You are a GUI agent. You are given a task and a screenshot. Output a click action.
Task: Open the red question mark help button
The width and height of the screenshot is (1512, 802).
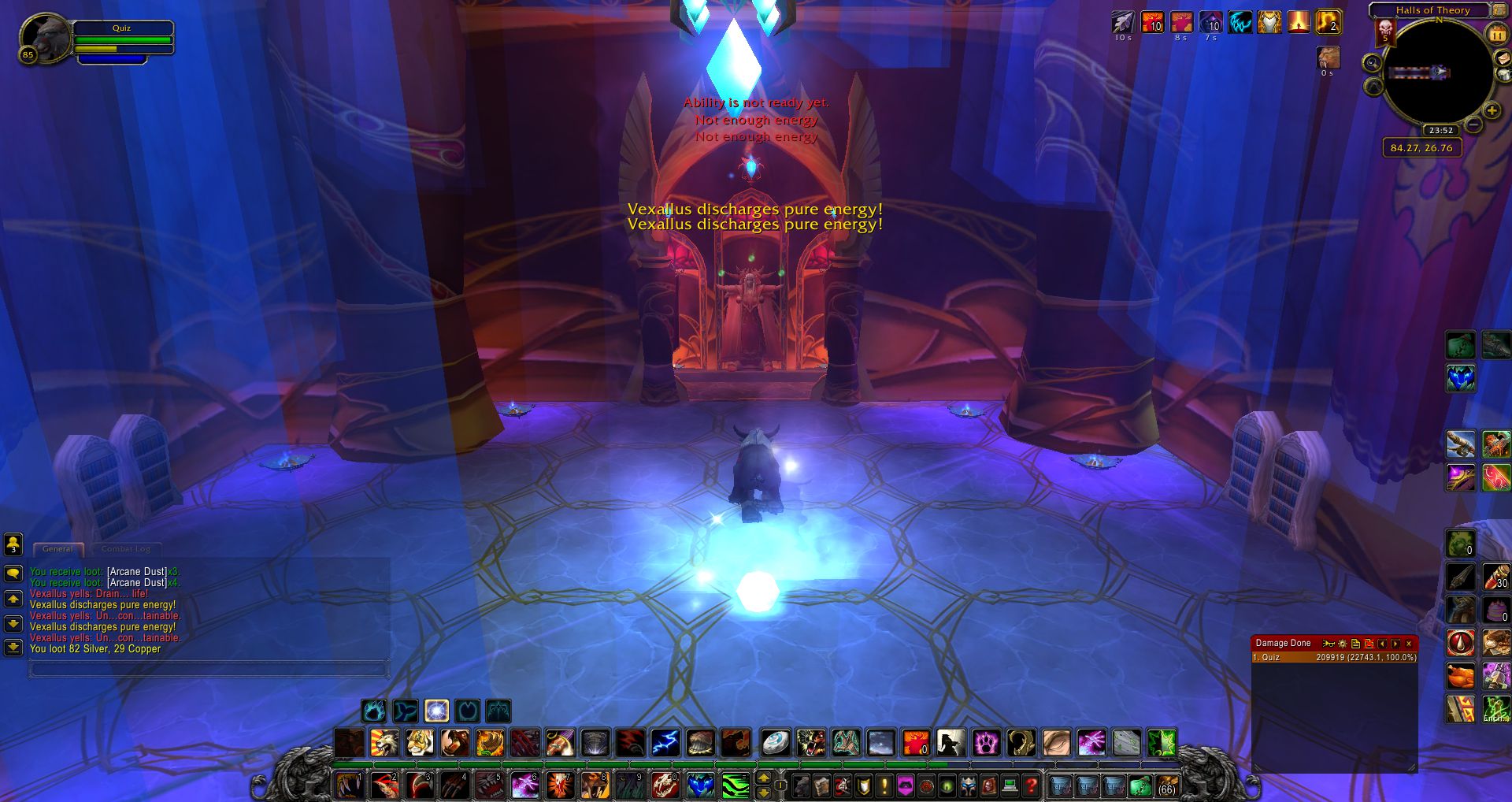(1031, 785)
